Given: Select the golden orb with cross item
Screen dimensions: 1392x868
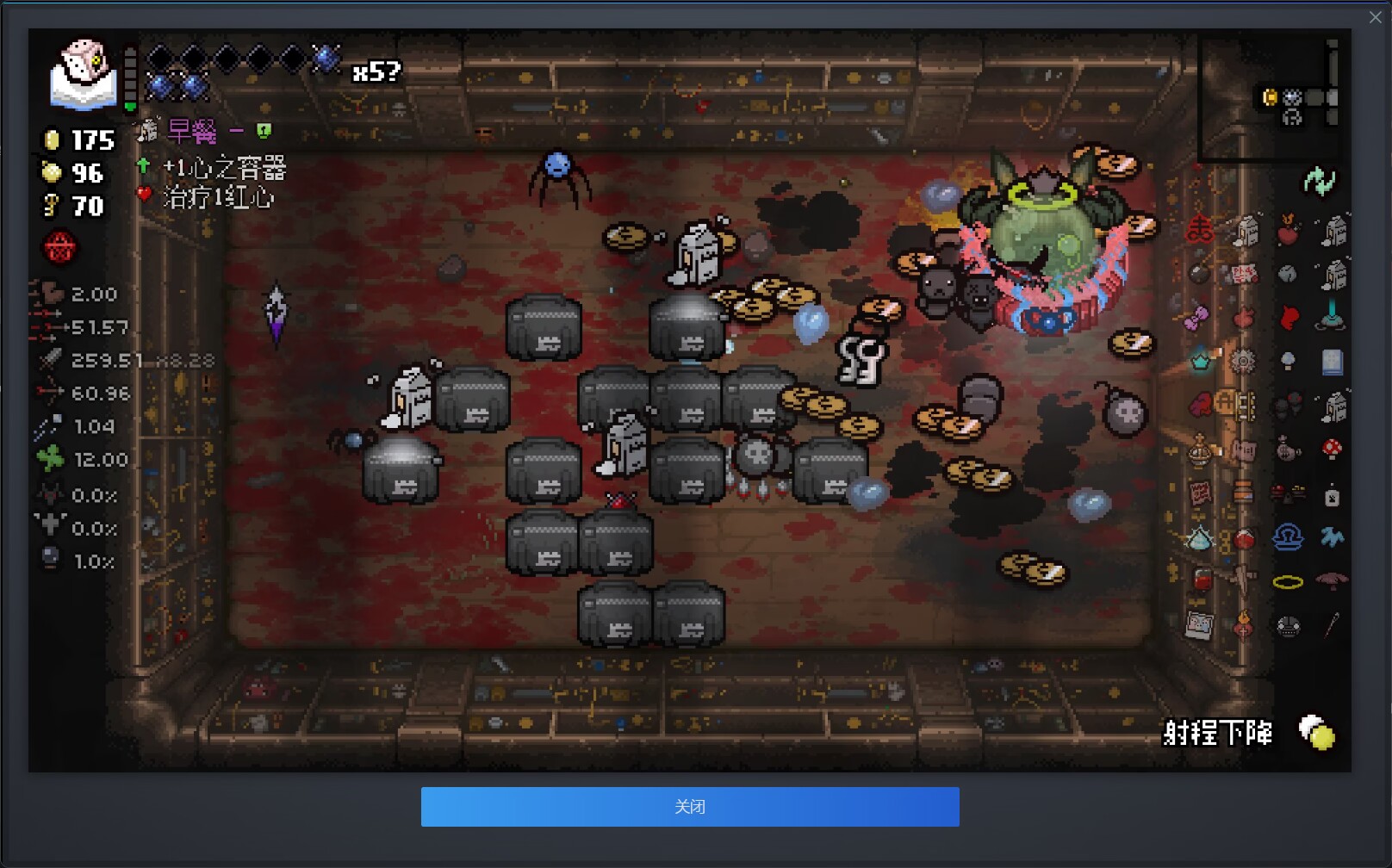Looking at the screenshot, I should [1200, 449].
